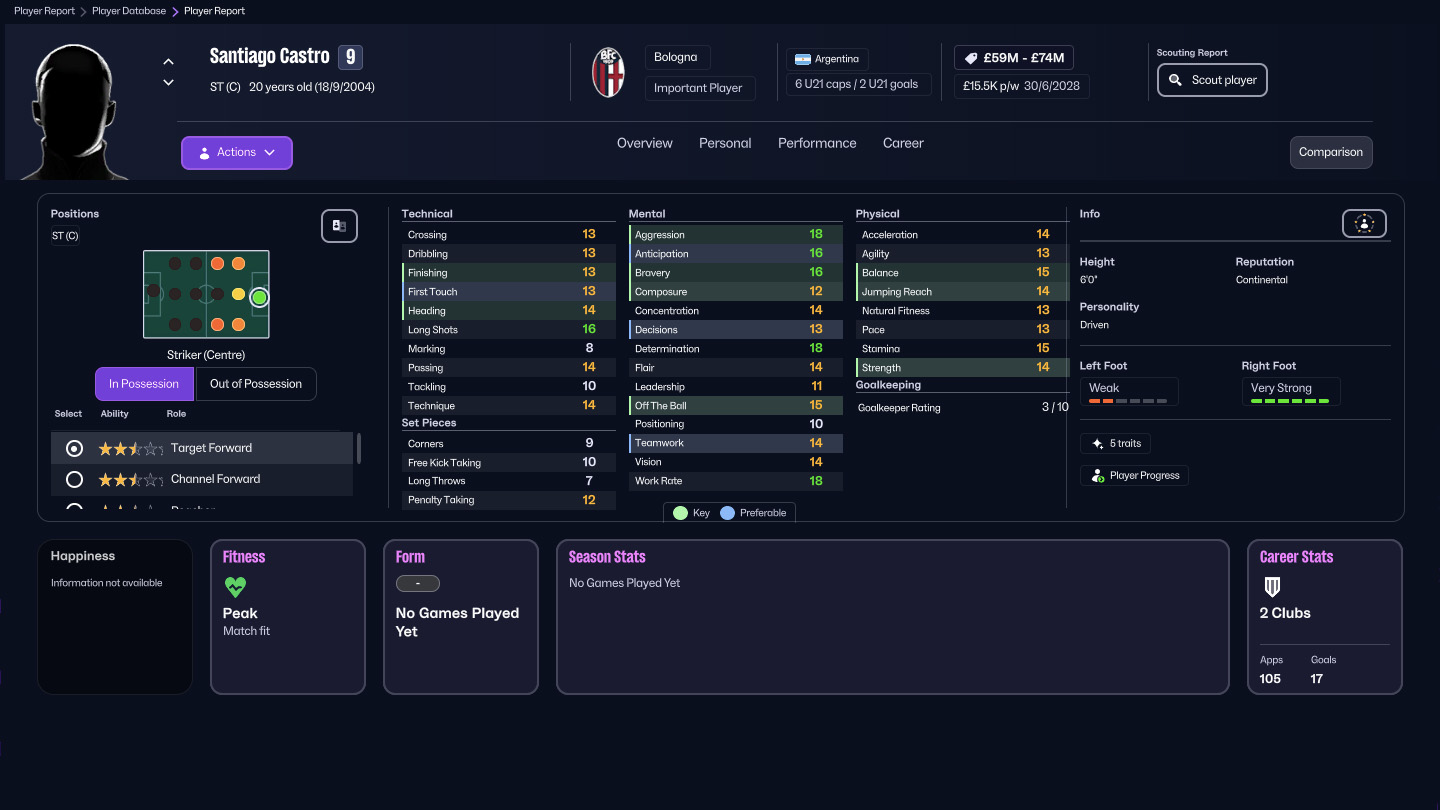Click the up chevron to view previous player
Screen dimensions: 1440x810
[x=168, y=61]
